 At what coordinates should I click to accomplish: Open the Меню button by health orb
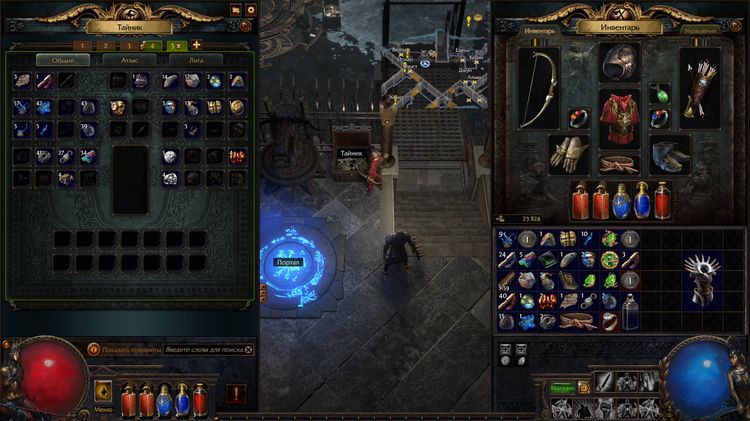click(104, 392)
